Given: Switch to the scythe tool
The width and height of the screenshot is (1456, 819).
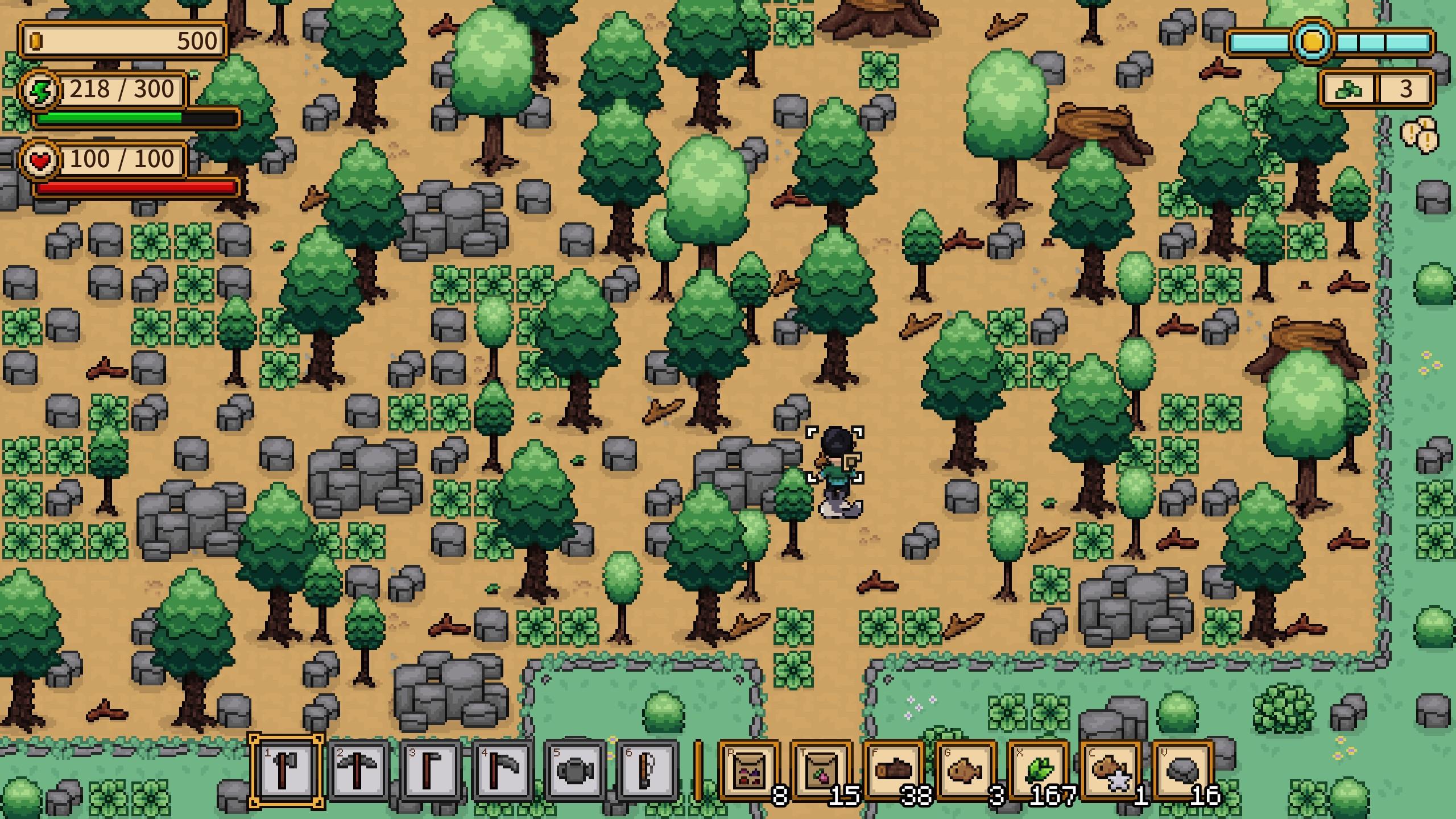Looking at the screenshot, I should (x=502, y=771).
